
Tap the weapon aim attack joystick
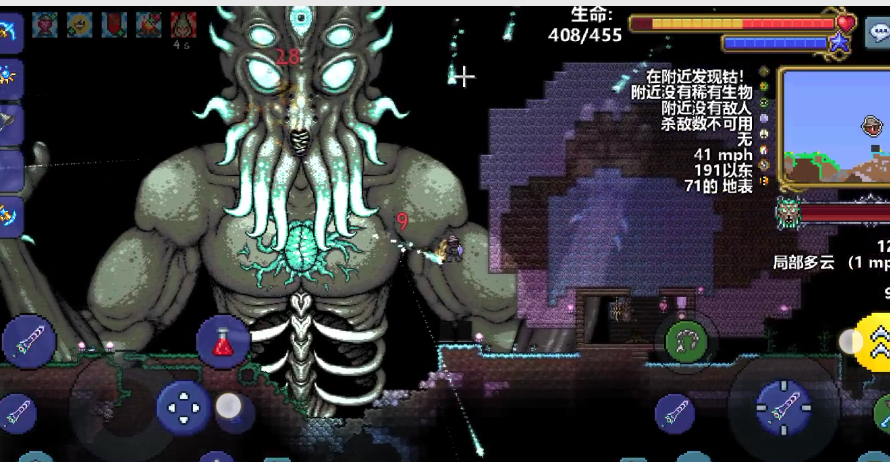[782, 406]
